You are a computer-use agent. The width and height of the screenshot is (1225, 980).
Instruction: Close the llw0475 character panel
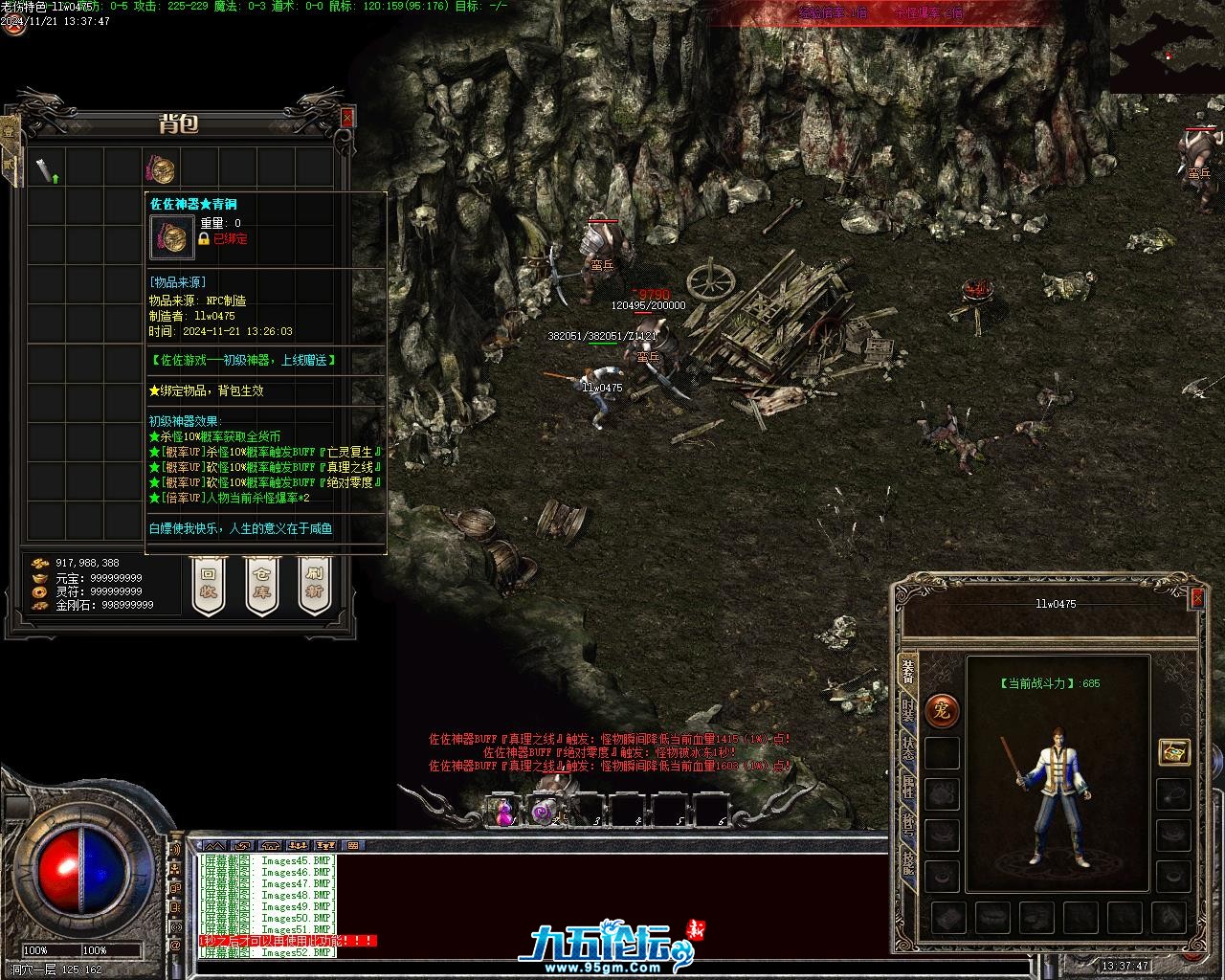tap(1196, 597)
